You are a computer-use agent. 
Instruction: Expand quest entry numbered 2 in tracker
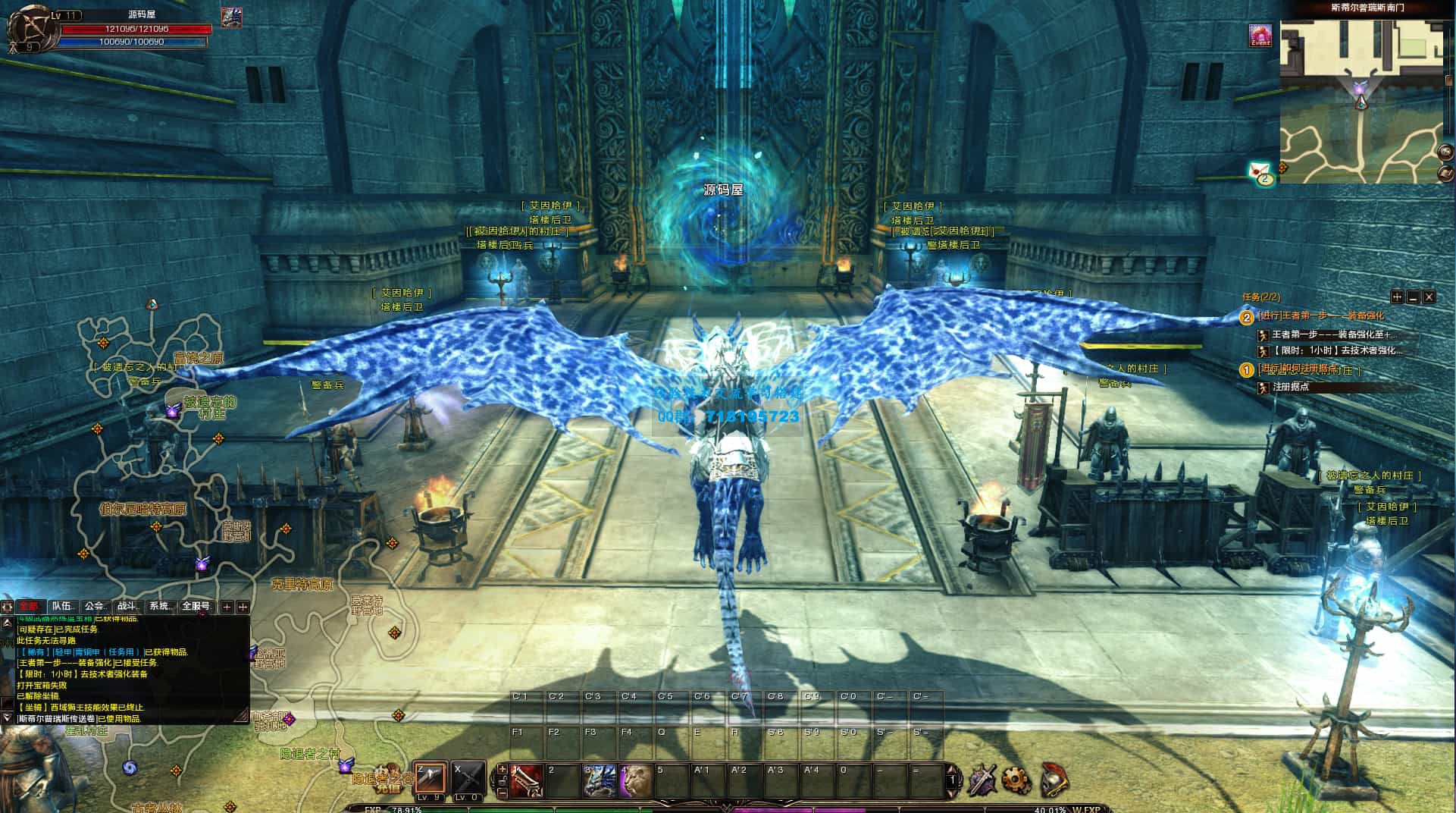tap(1246, 317)
